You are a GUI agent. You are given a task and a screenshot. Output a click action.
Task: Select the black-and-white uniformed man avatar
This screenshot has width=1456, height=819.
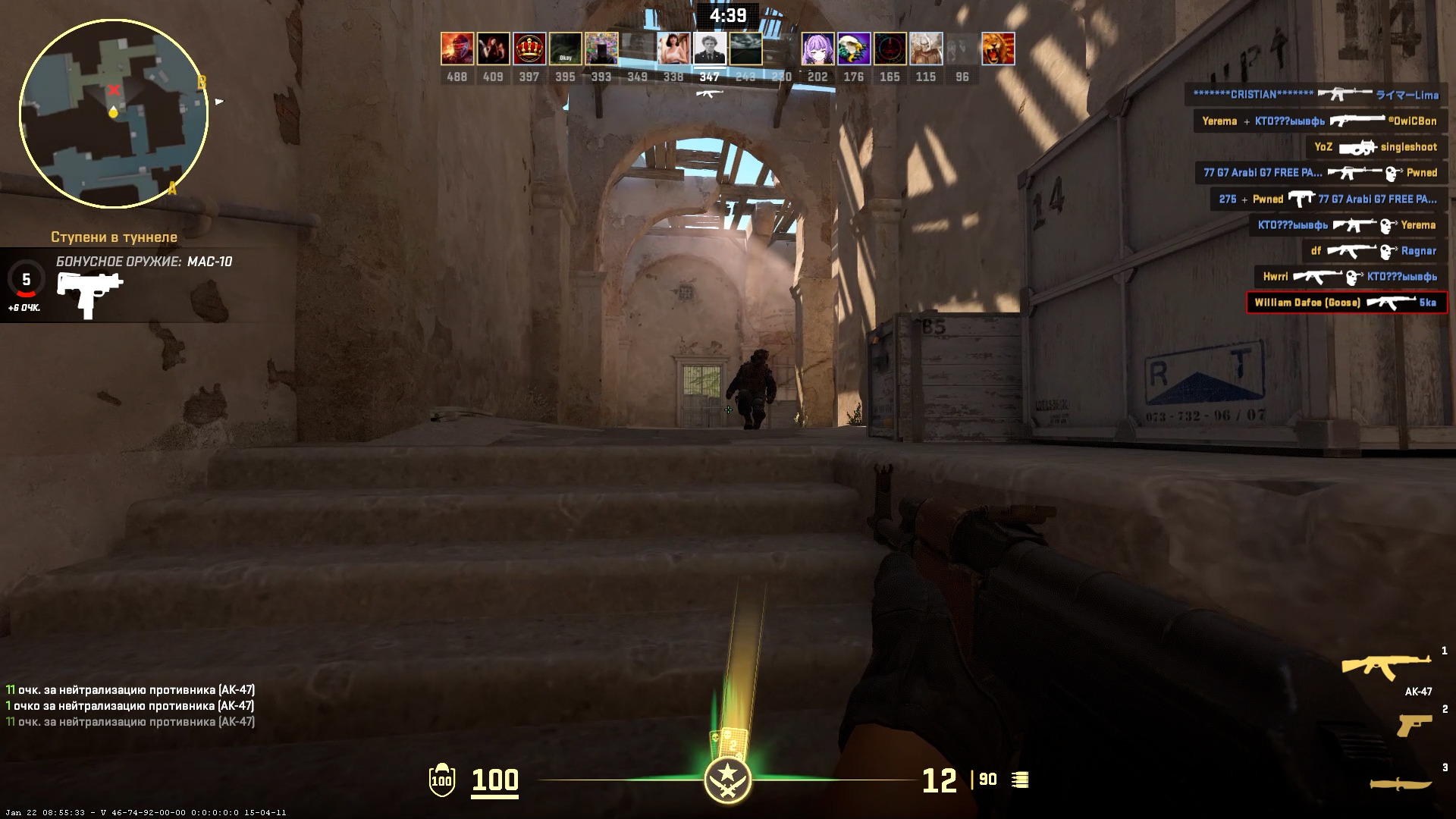[710, 49]
